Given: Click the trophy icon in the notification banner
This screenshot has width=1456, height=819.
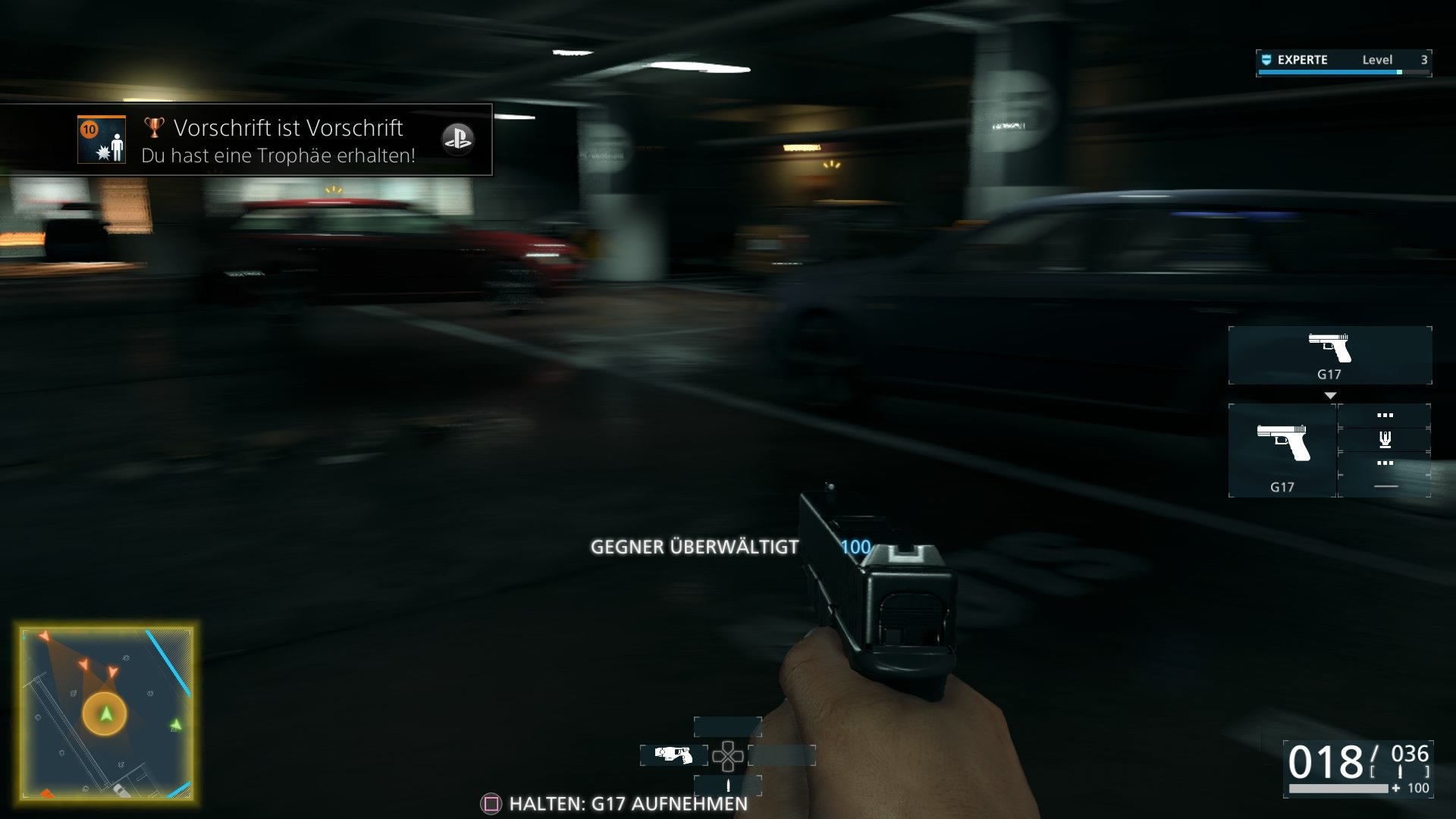Looking at the screenshot, I should (x=152, y=129).
